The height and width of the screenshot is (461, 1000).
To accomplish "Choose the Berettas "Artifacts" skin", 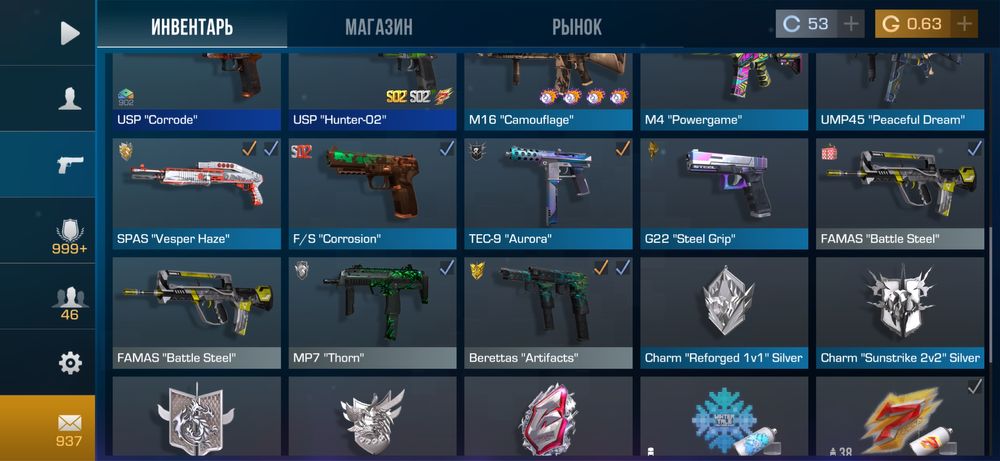I will 548,312.
